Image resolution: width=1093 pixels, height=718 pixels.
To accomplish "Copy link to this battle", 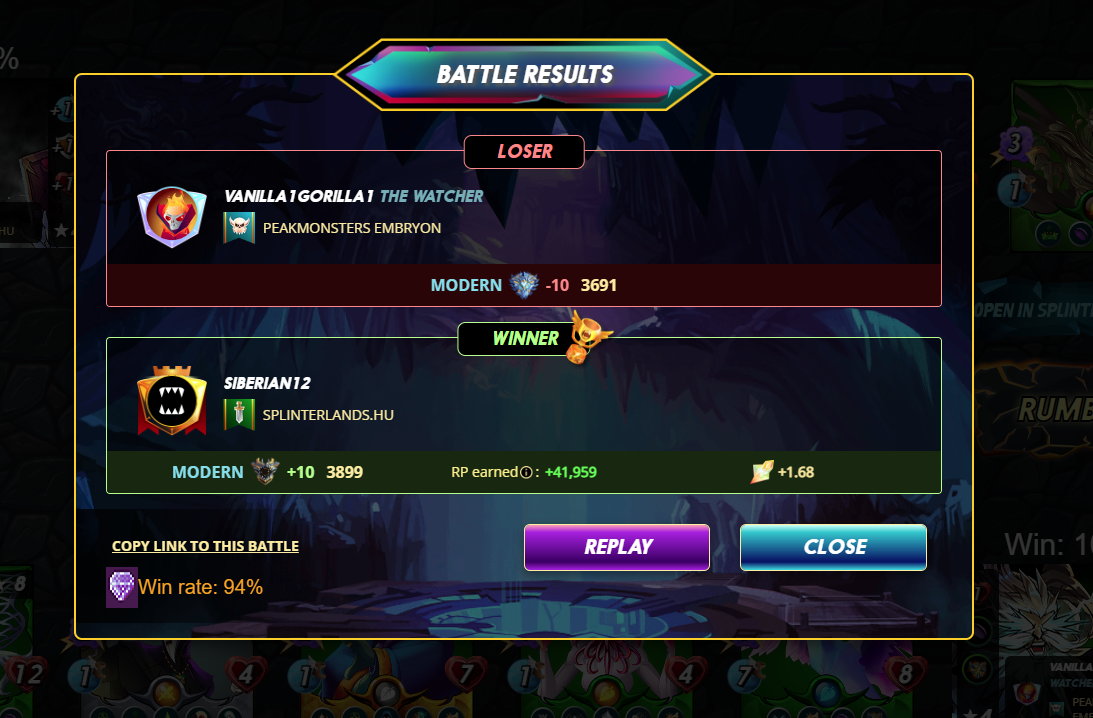I will (x=205, y=546).
